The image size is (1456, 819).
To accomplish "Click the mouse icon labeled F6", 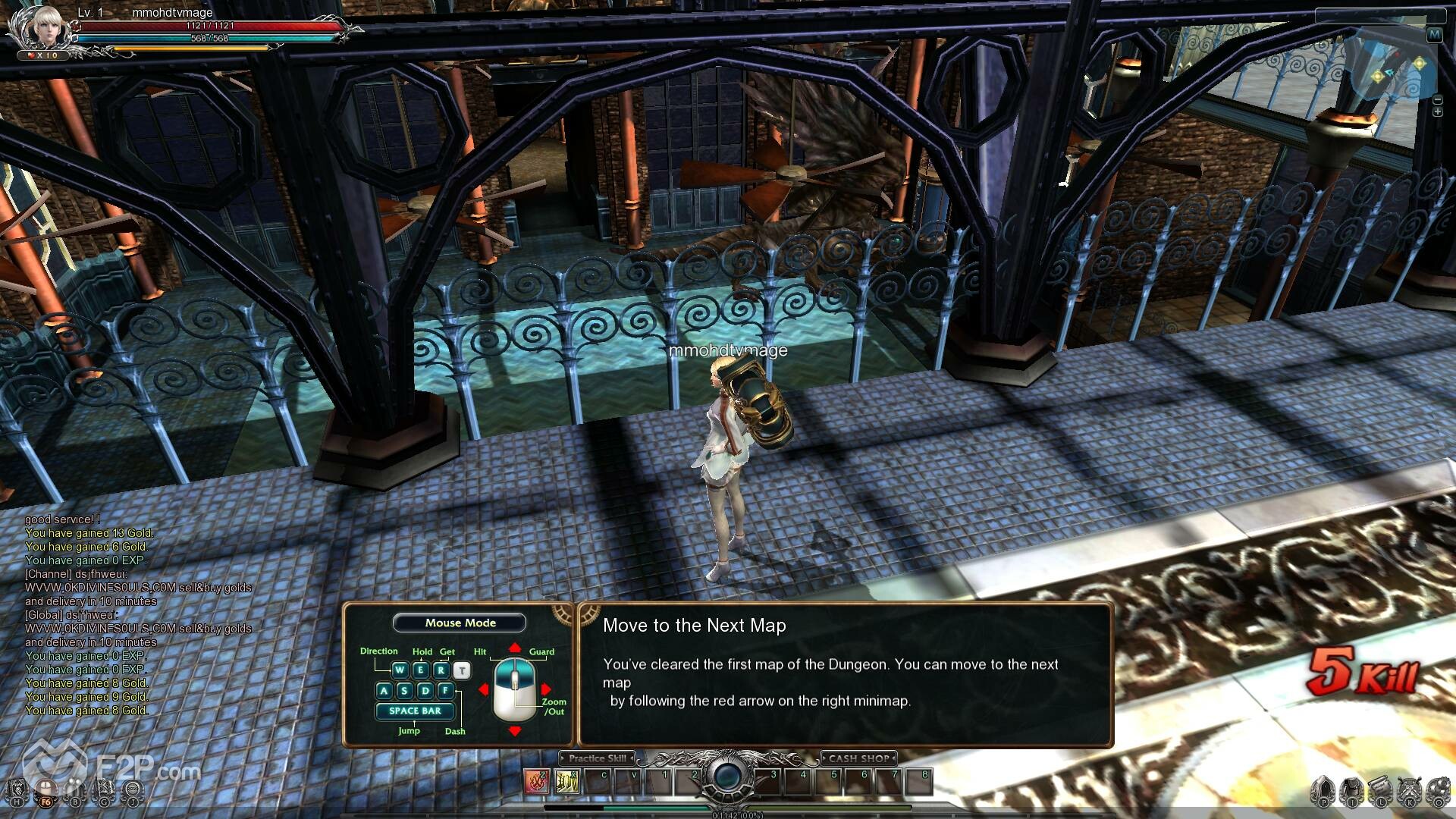I will [x=47, y=790].
